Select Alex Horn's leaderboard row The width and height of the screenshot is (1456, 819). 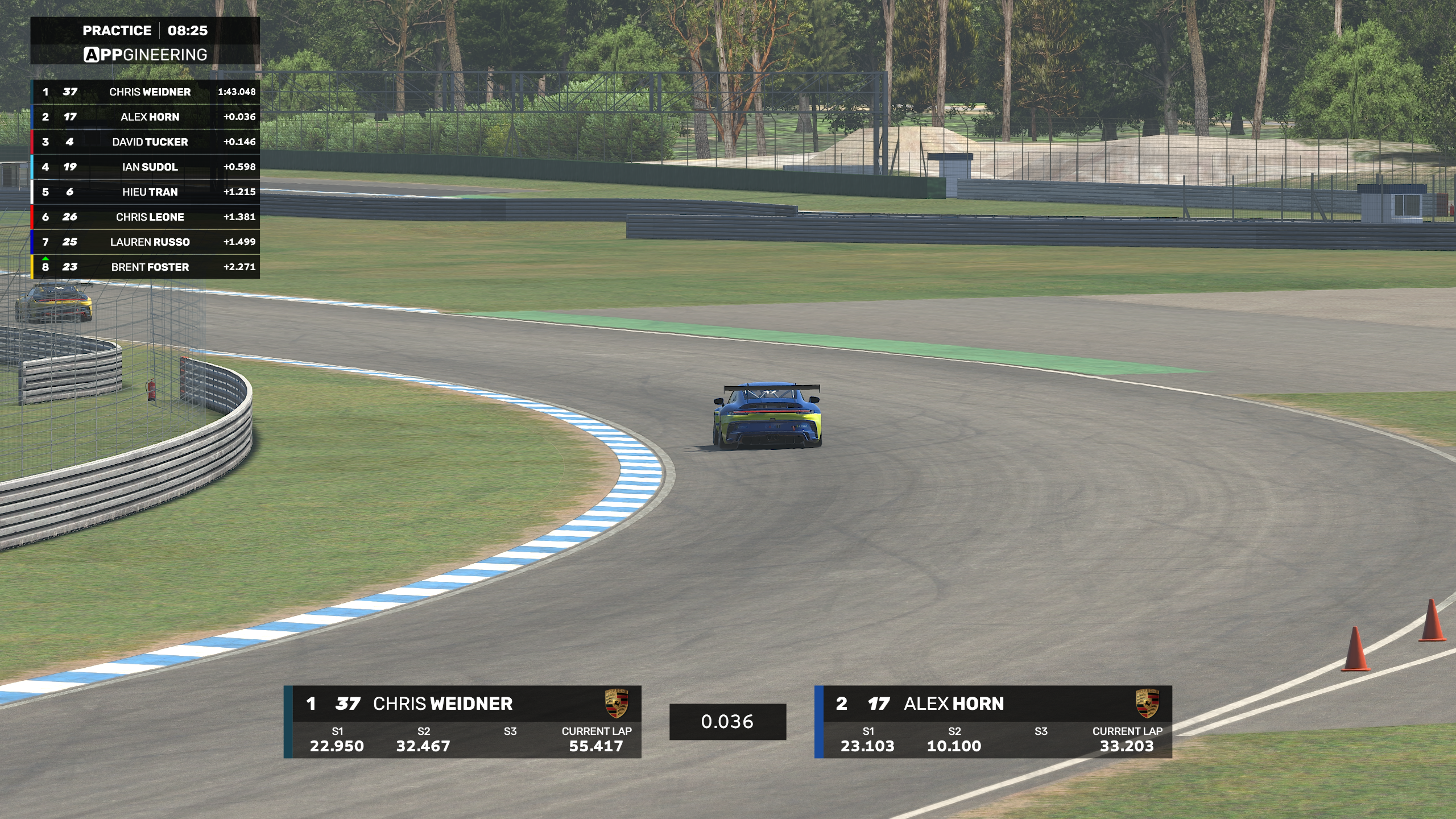coord(150,117)
